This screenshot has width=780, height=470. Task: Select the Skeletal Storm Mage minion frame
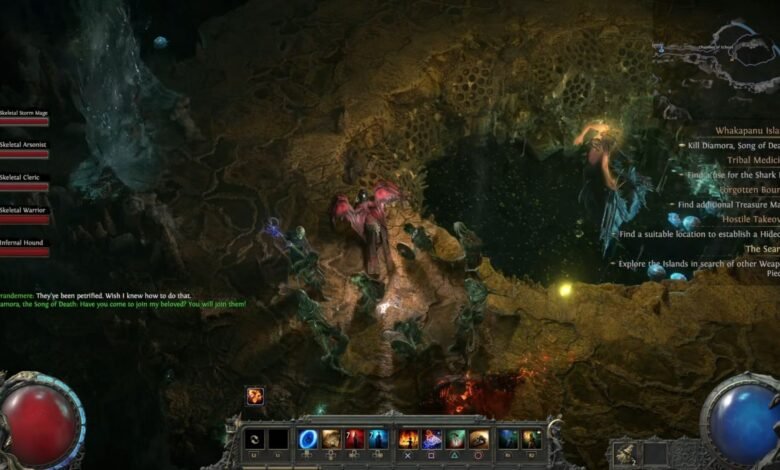(x=24, y=118)
